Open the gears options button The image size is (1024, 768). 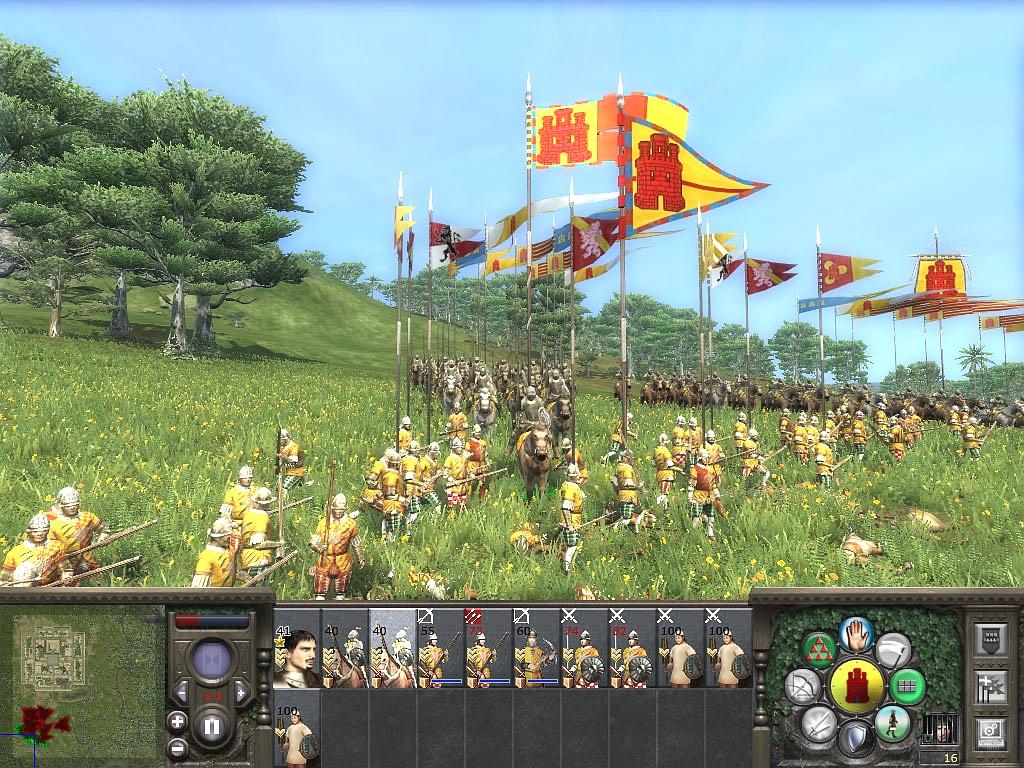990,731
